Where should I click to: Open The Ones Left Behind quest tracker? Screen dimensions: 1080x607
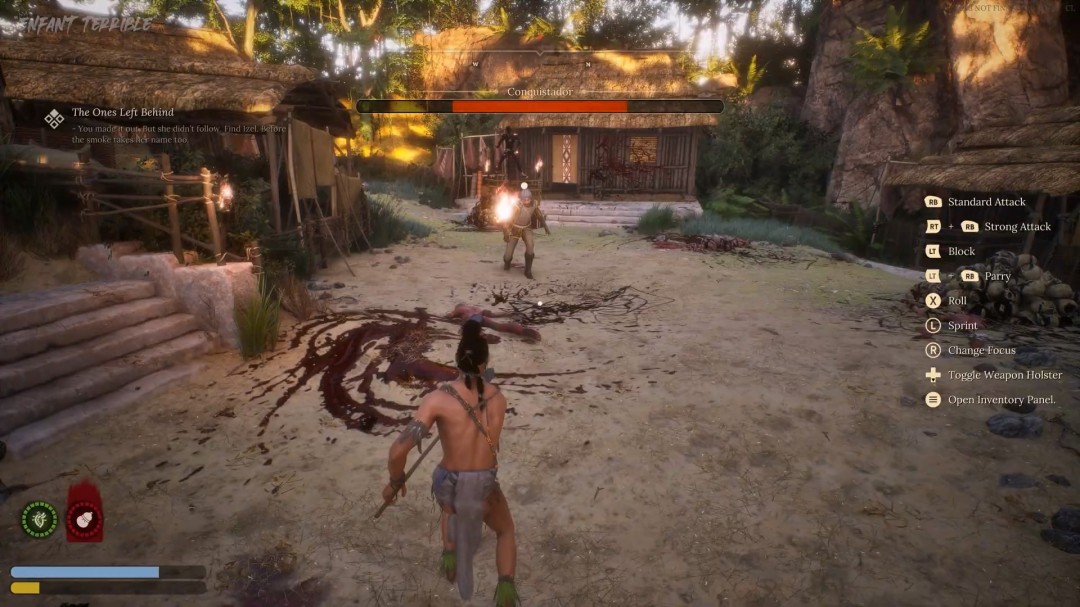point(123,113)
